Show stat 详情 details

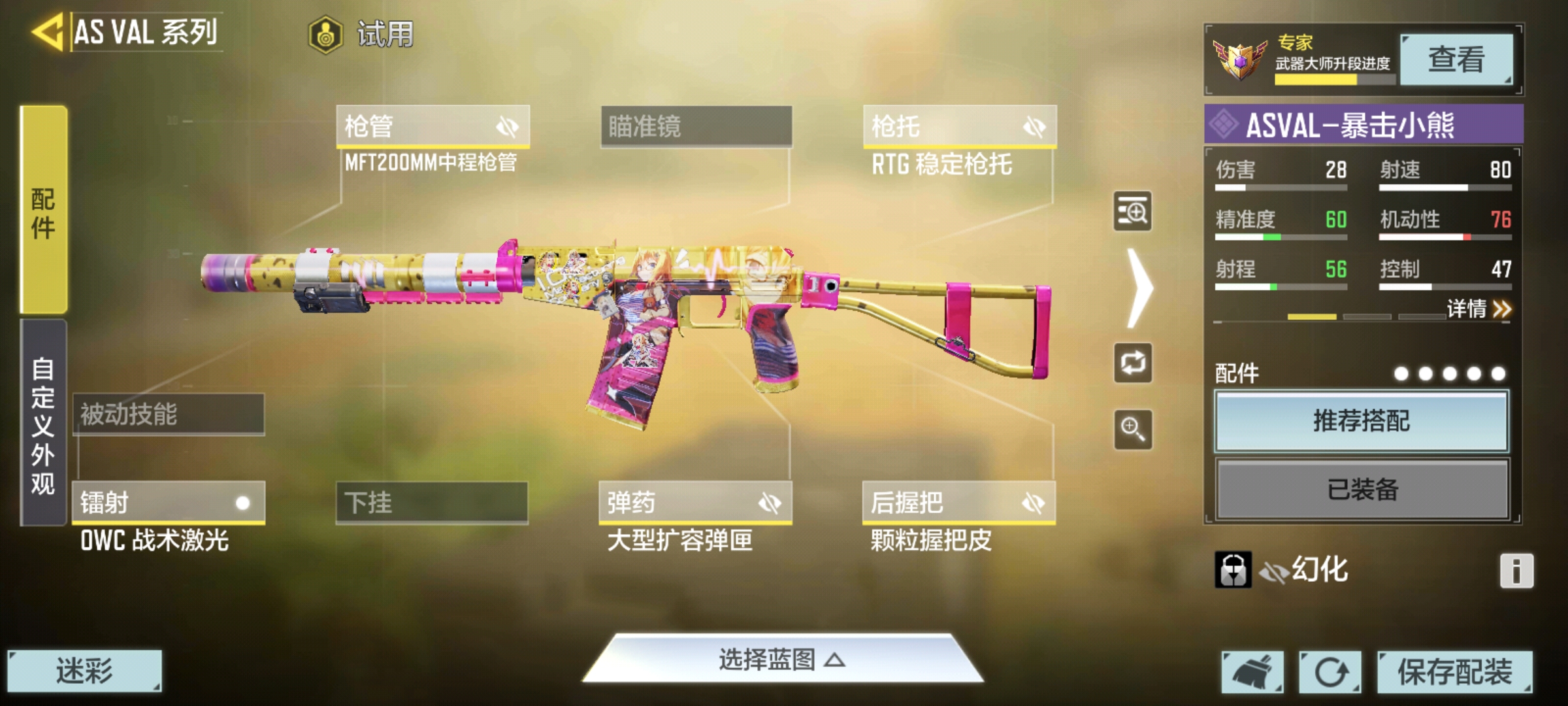point(1479,309)
